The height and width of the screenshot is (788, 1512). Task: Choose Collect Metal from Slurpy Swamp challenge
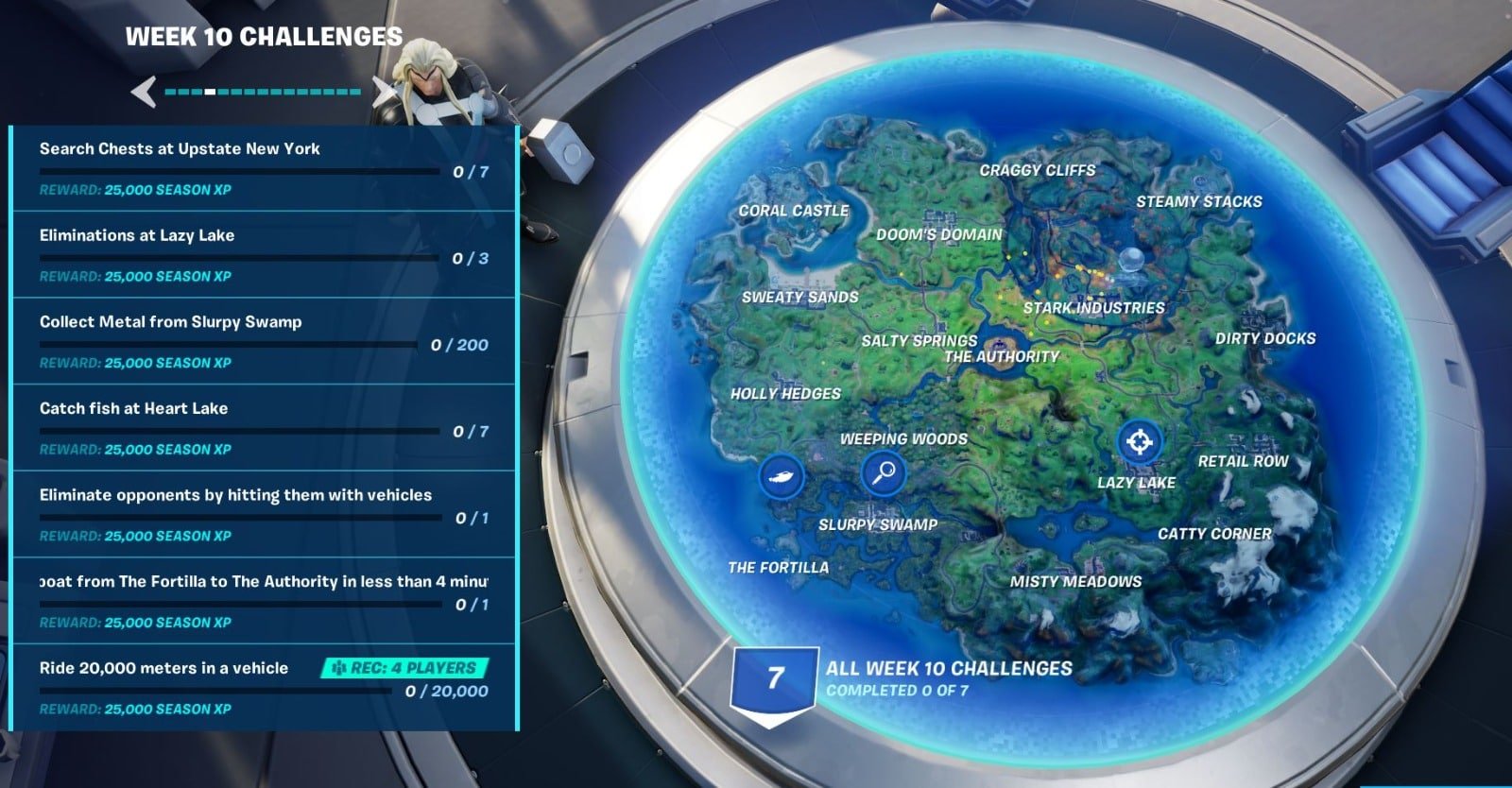[x=264, y=341]
